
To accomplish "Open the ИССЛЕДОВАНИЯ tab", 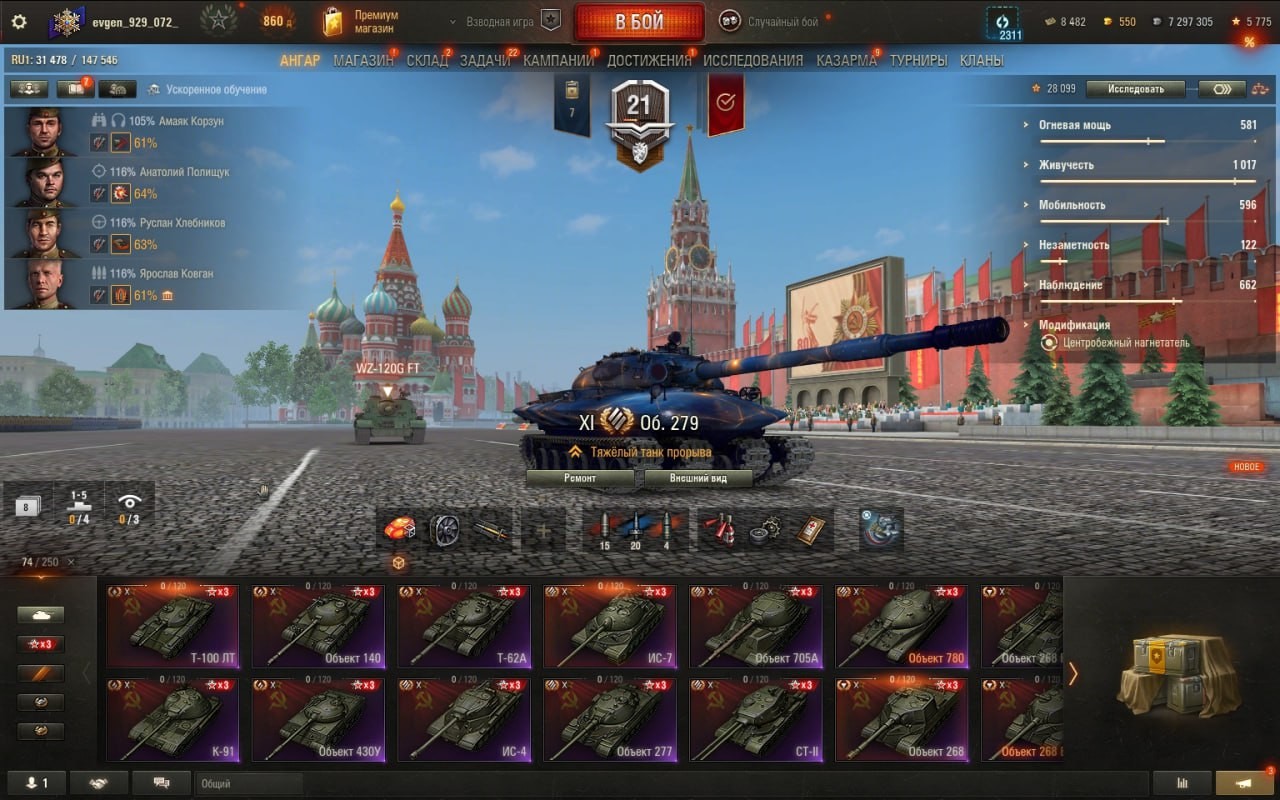I will click(x=753, y=60).
